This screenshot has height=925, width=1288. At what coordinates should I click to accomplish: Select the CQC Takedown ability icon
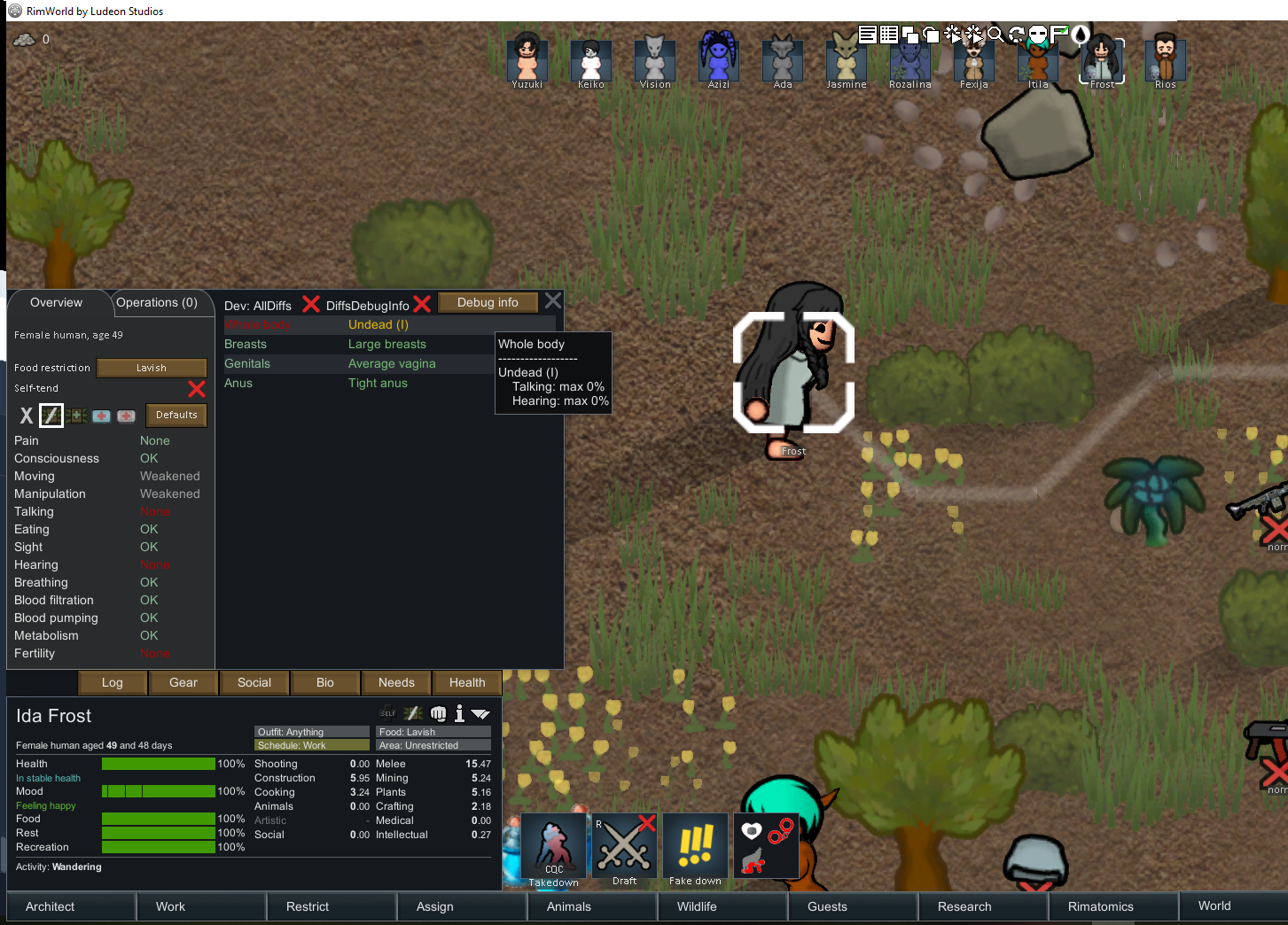pyautogui.click(x=553, y=845)
